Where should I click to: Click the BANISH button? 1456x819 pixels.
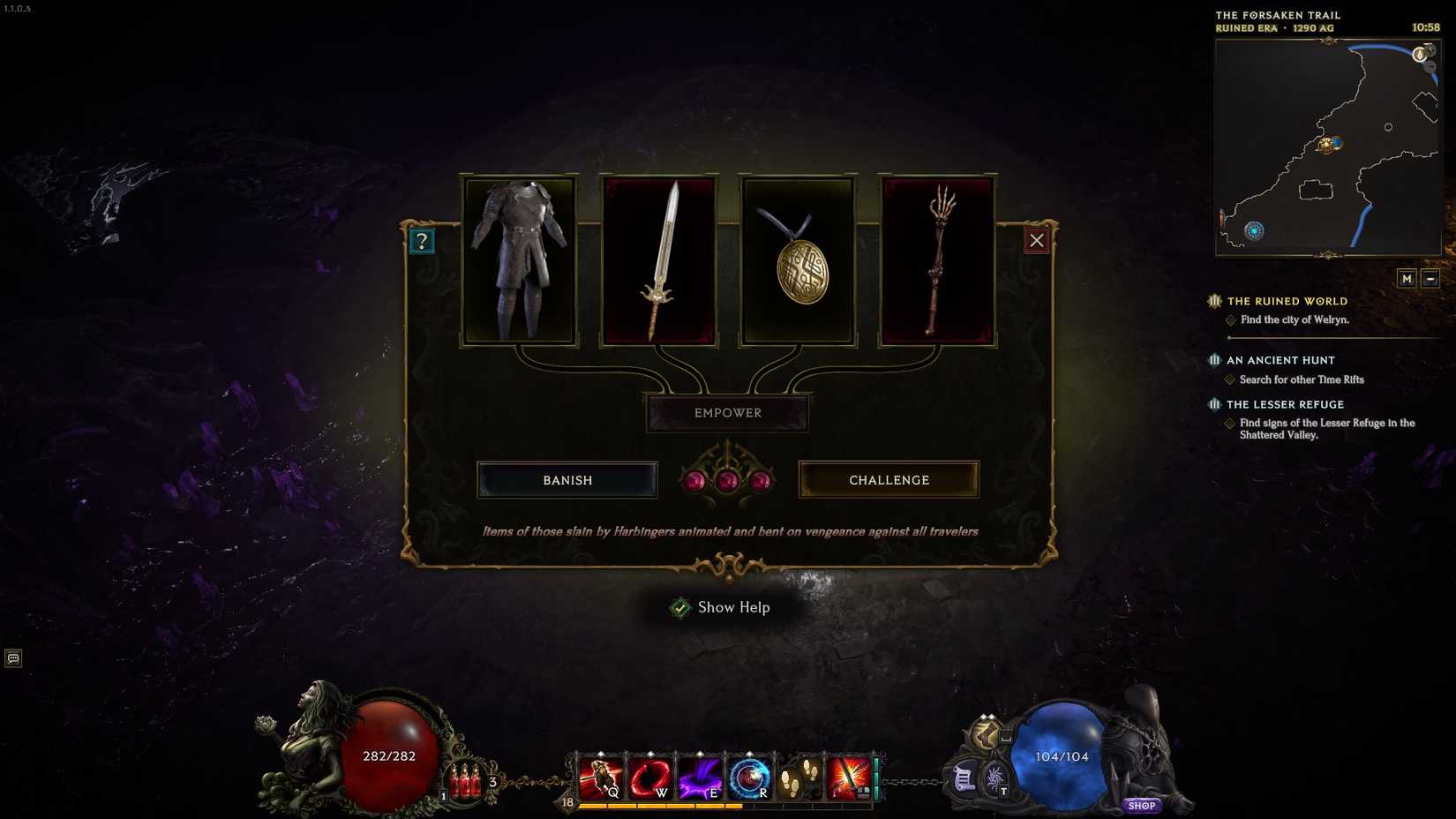coord(567,480)
